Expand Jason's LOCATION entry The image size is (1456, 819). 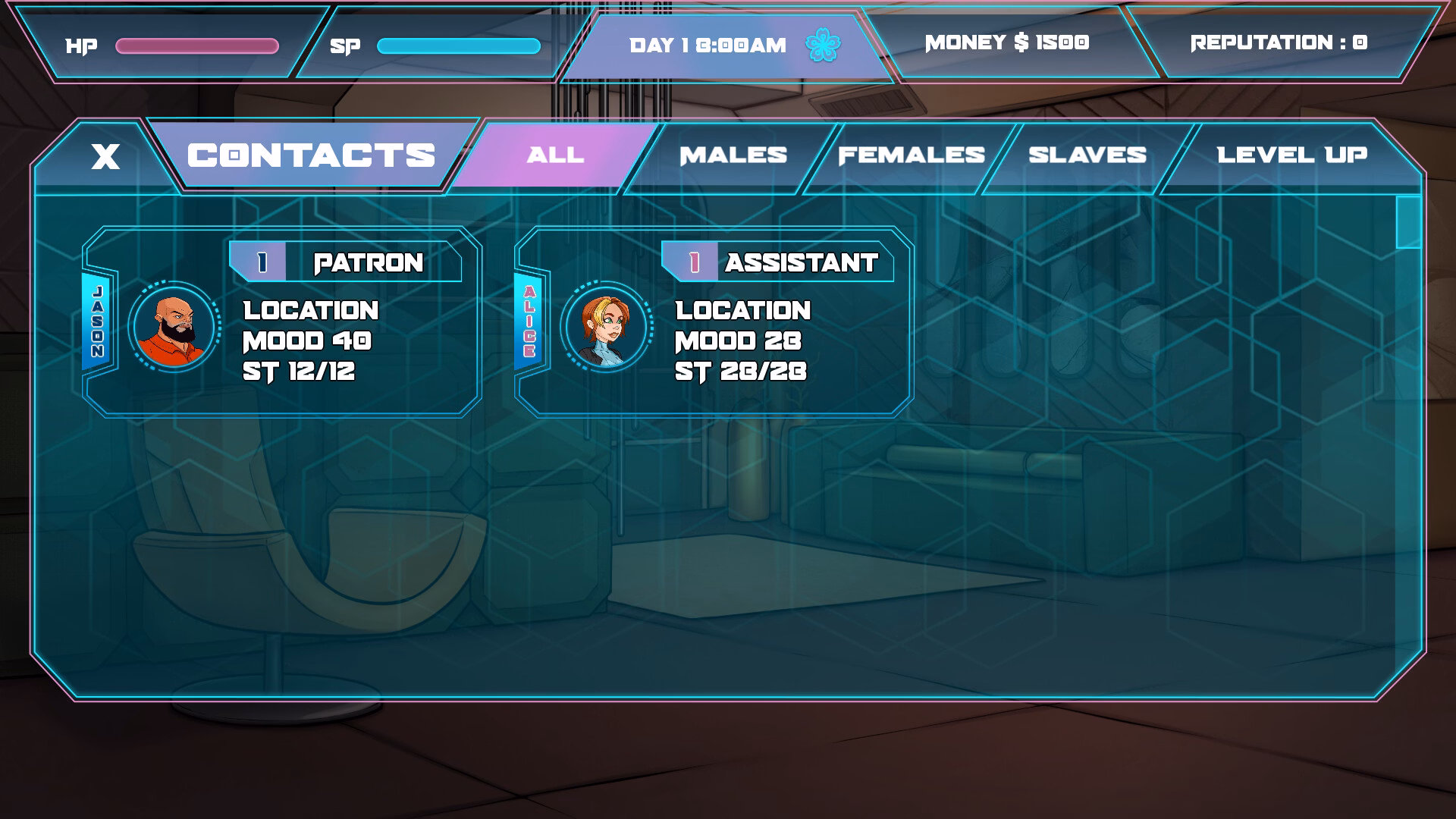(309, 310)
